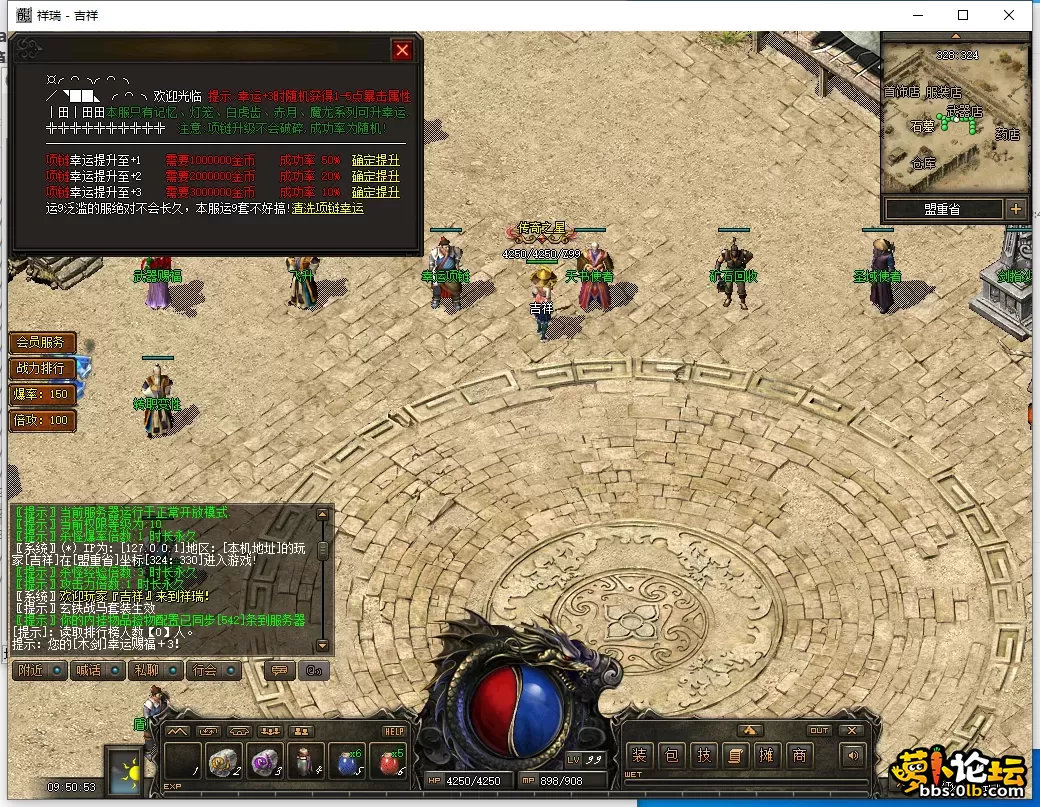Use the blue potion in hotbar slot 5
Image resolution: width=1040 pixels, height=807 pixels.
(x=346, y=763)
